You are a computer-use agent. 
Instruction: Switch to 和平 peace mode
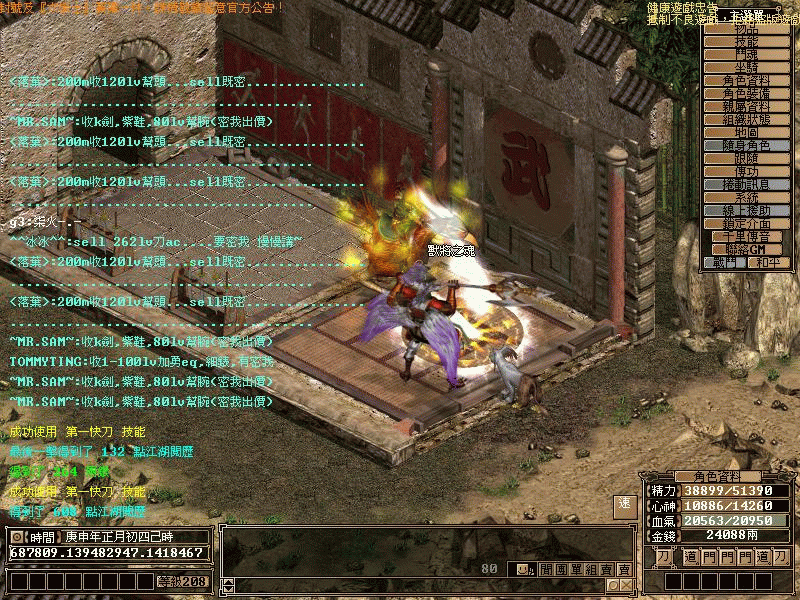tap(767, 263)
